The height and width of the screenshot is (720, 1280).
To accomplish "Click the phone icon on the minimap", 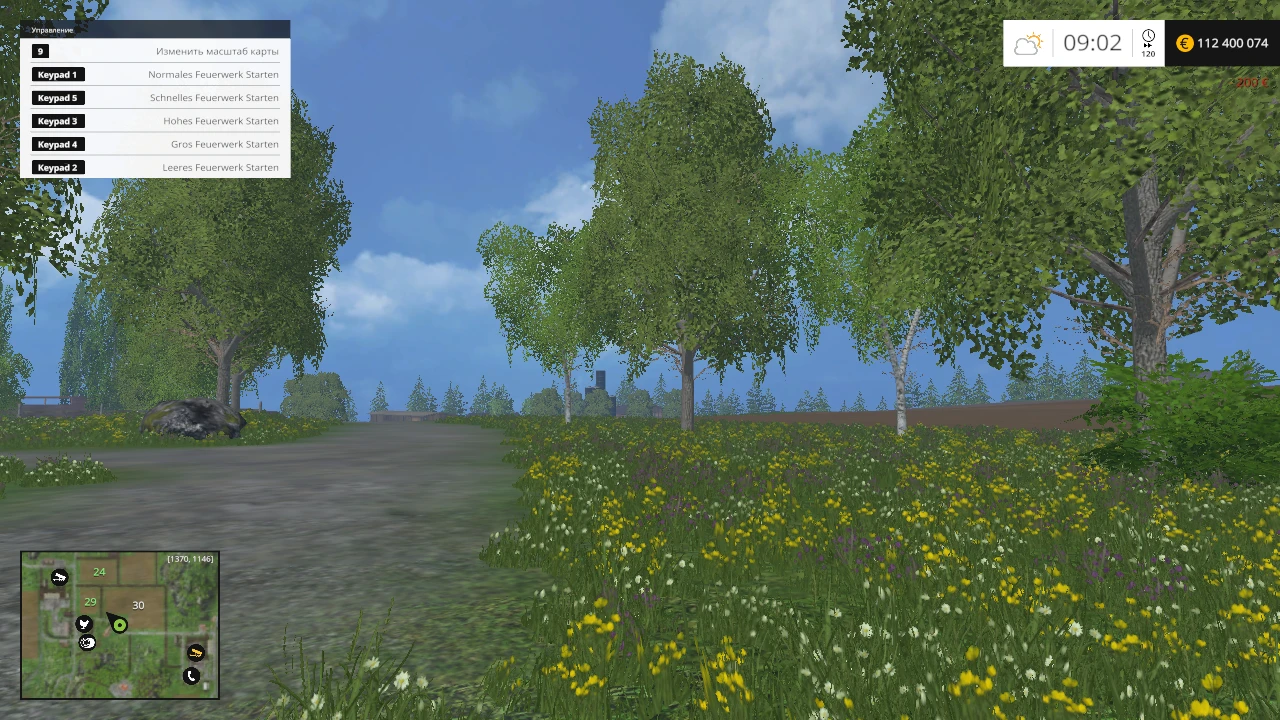I will [191, 675].
